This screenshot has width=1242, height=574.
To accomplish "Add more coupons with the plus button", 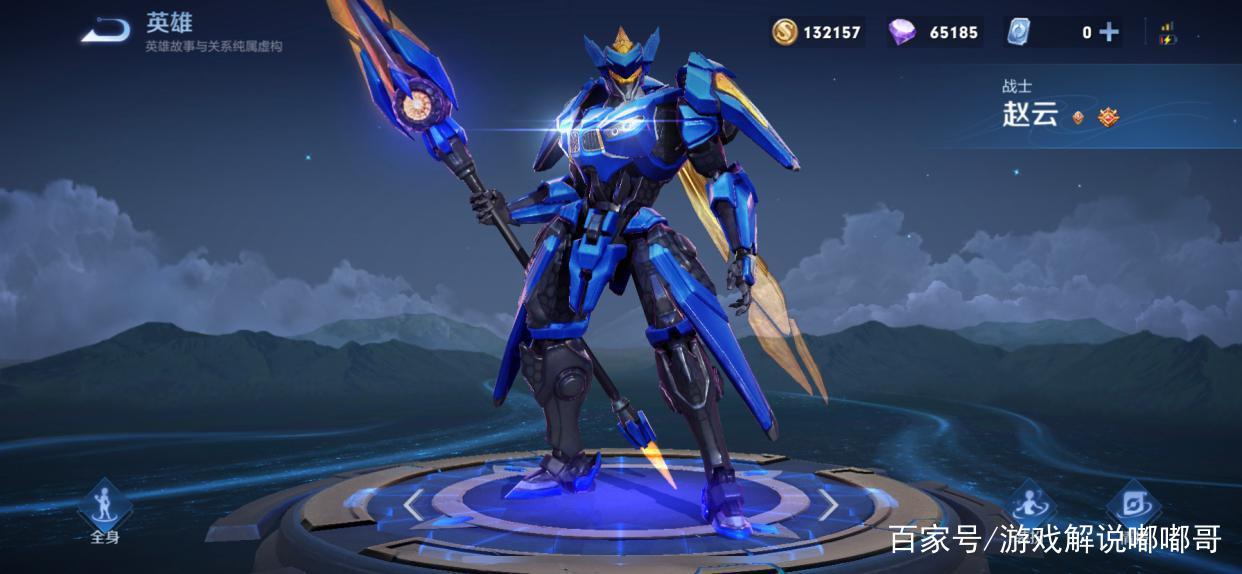I will [x=1109, y=32].
